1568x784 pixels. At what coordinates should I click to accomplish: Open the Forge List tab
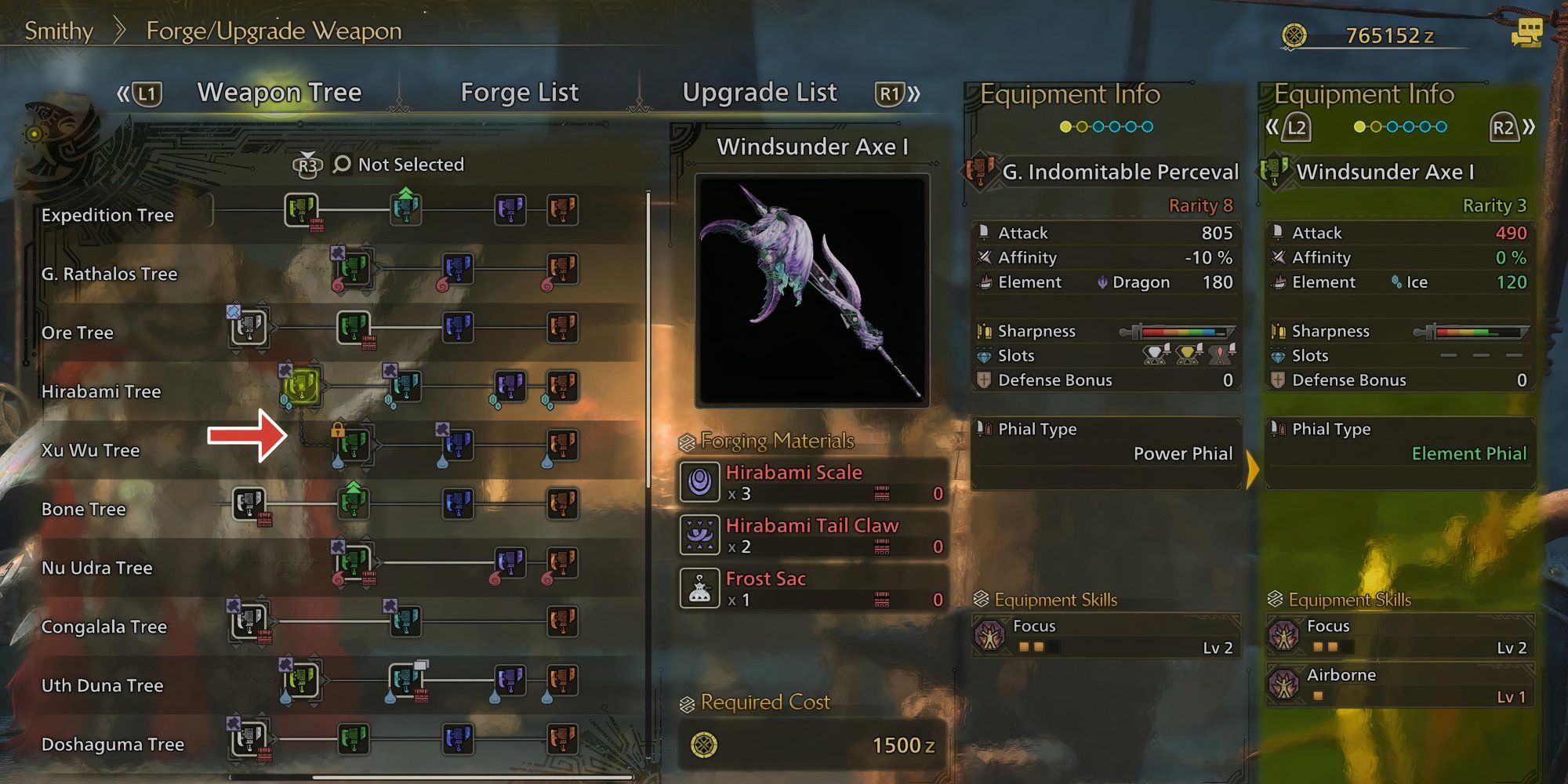coord(519,93)
